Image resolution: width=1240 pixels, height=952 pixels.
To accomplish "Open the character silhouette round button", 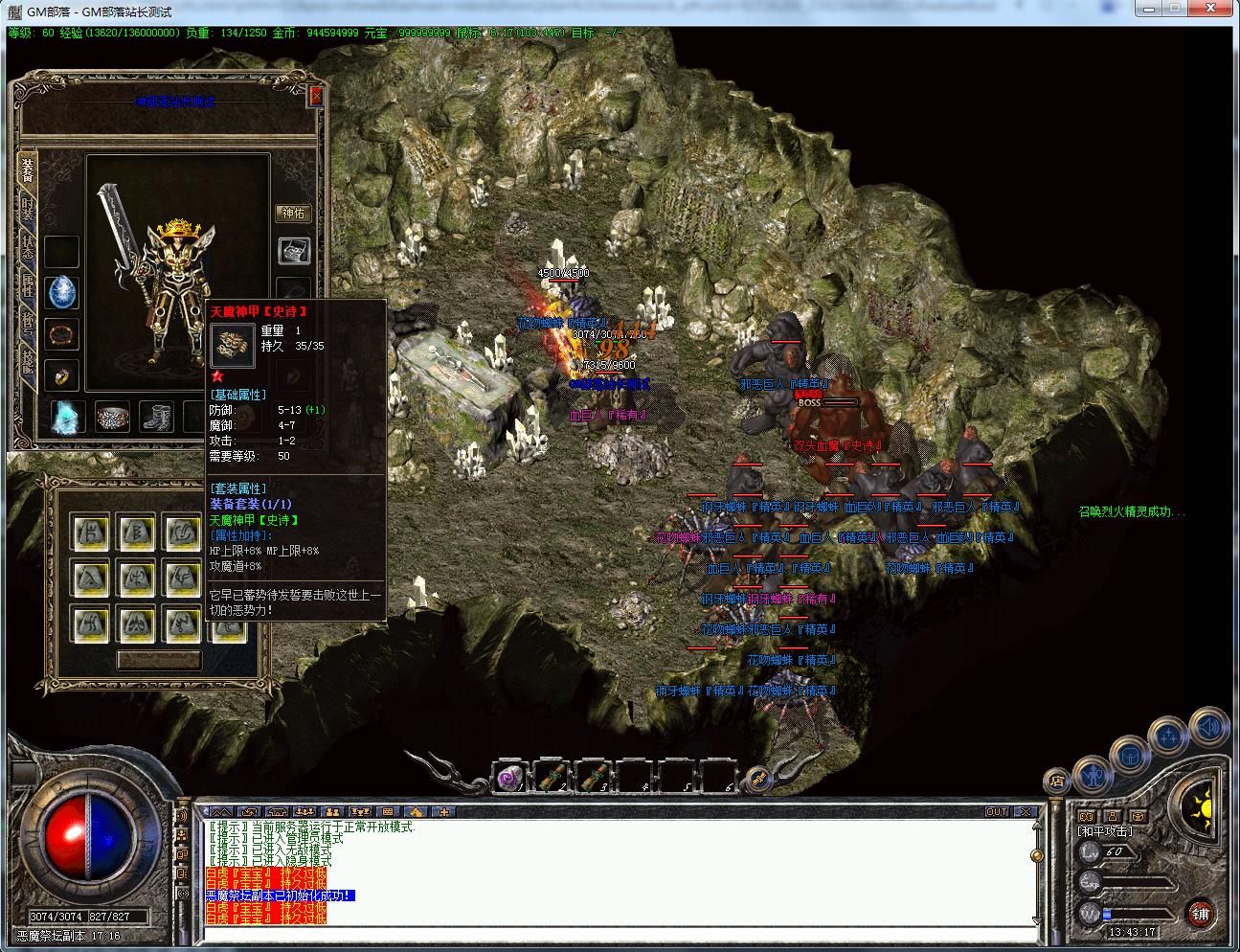I will 1093,773.
